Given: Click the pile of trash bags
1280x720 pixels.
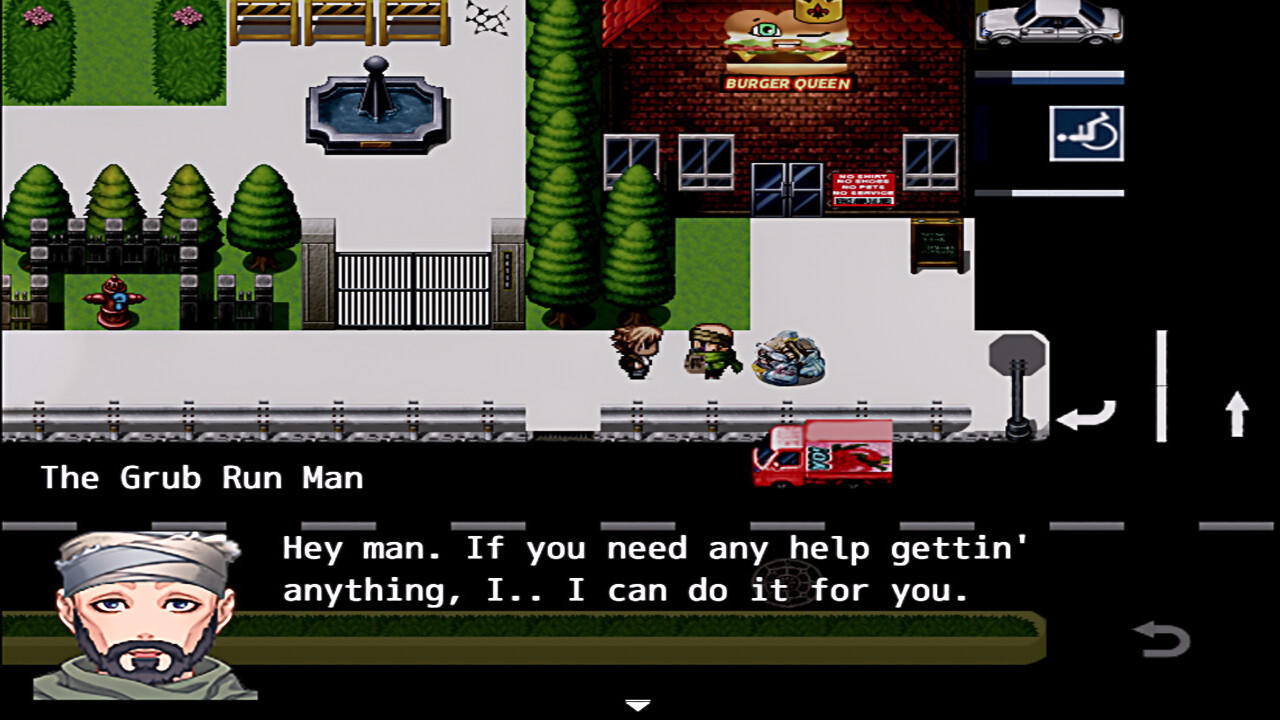Looking at the screenshot, I should [787, 362].
